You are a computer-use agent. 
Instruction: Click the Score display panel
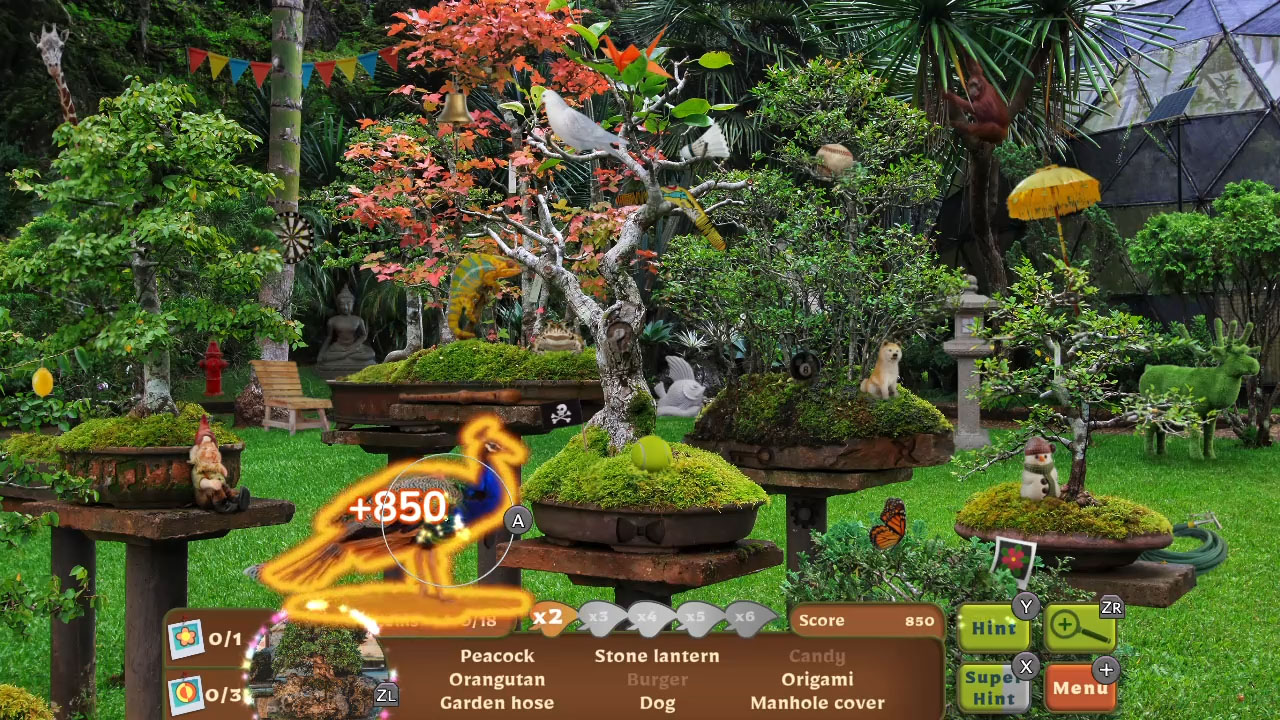865,620
